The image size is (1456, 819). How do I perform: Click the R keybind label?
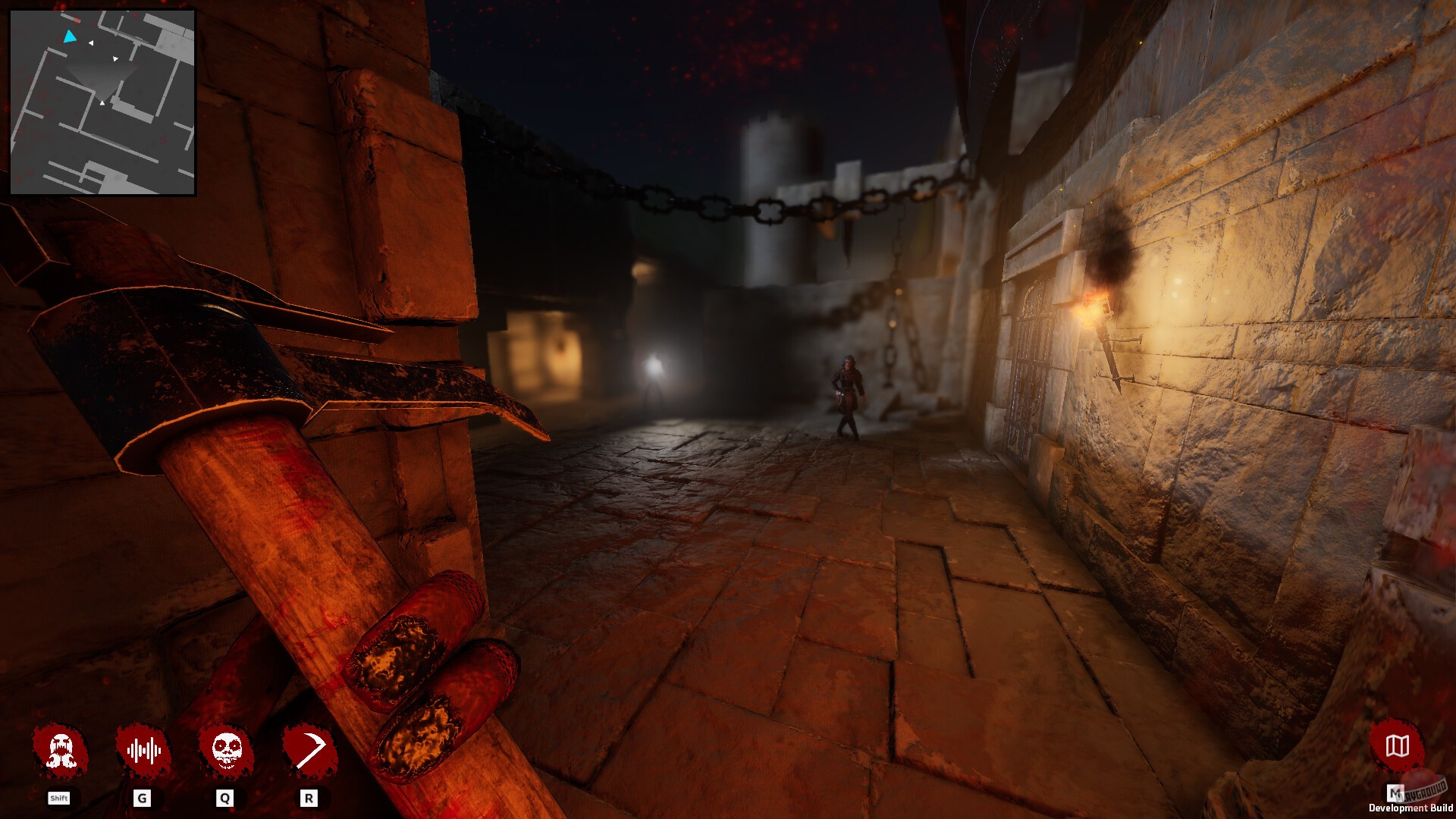click(x=308, y=798)
